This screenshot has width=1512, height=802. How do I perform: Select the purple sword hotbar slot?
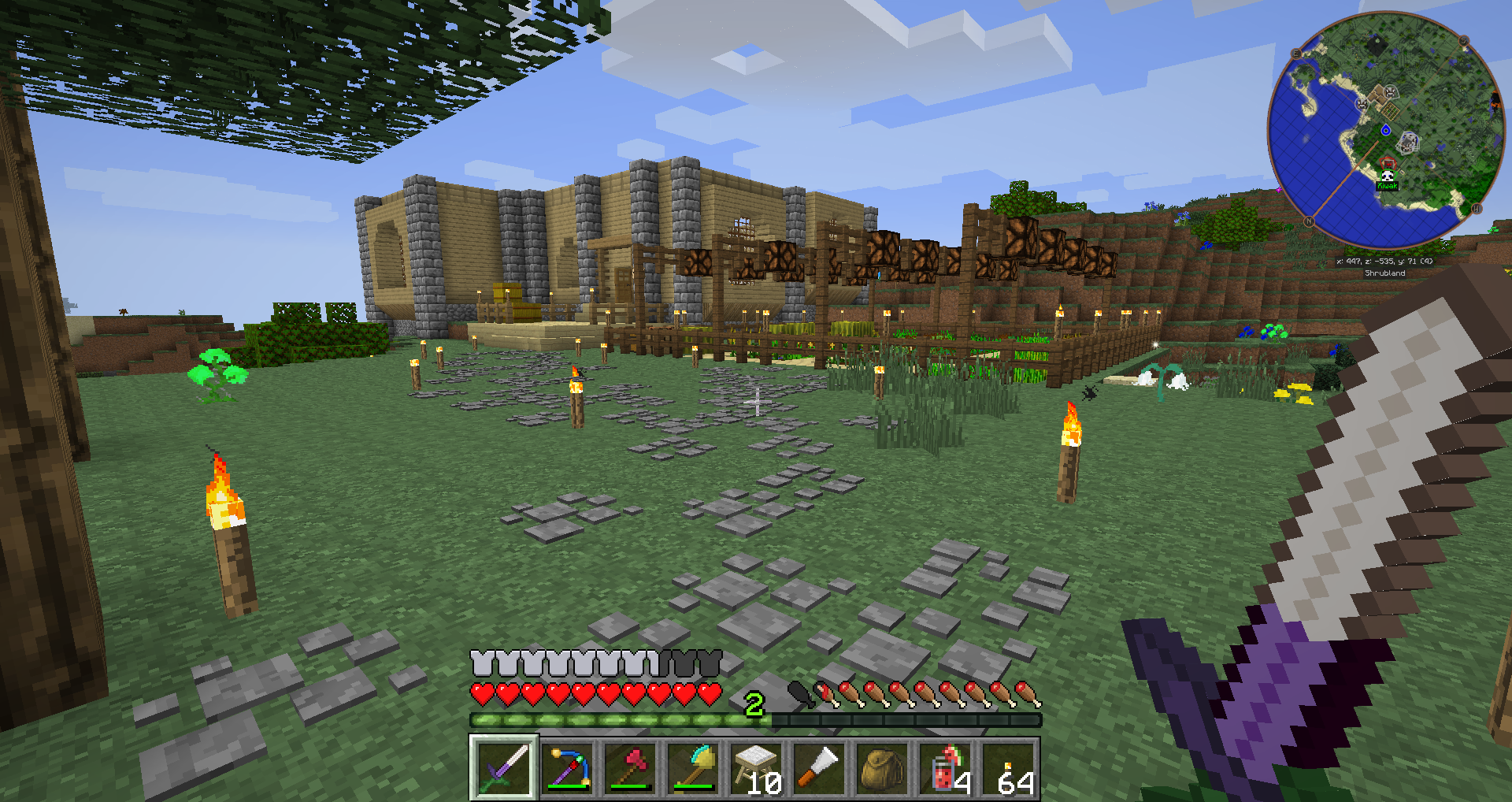point(504,768)
